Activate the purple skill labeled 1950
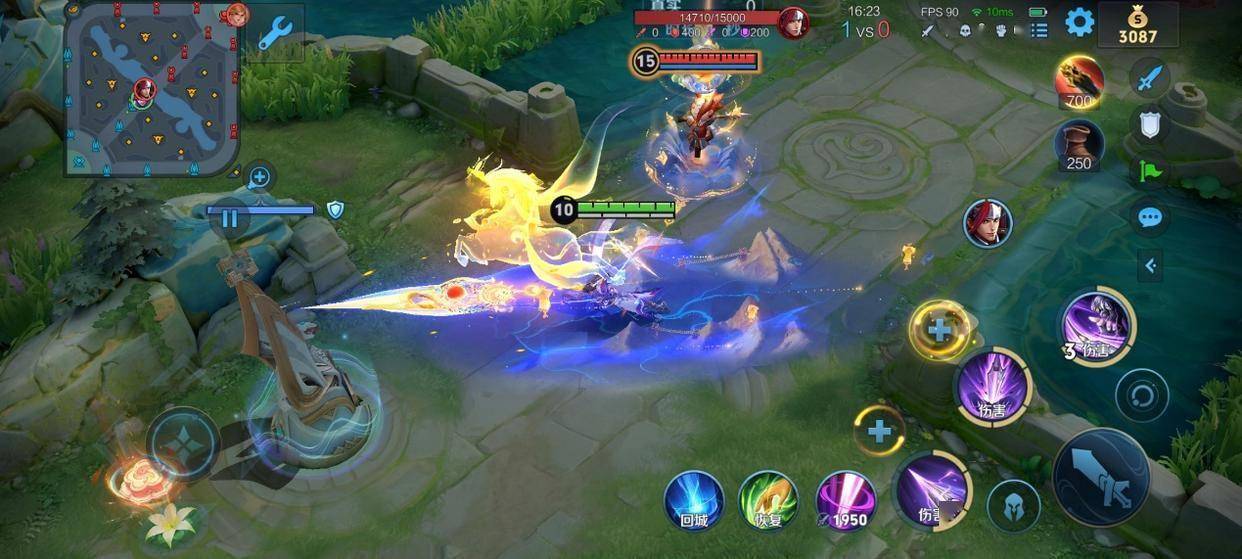The height and width of the screenshot is (559, 1242). pos(845,499)
